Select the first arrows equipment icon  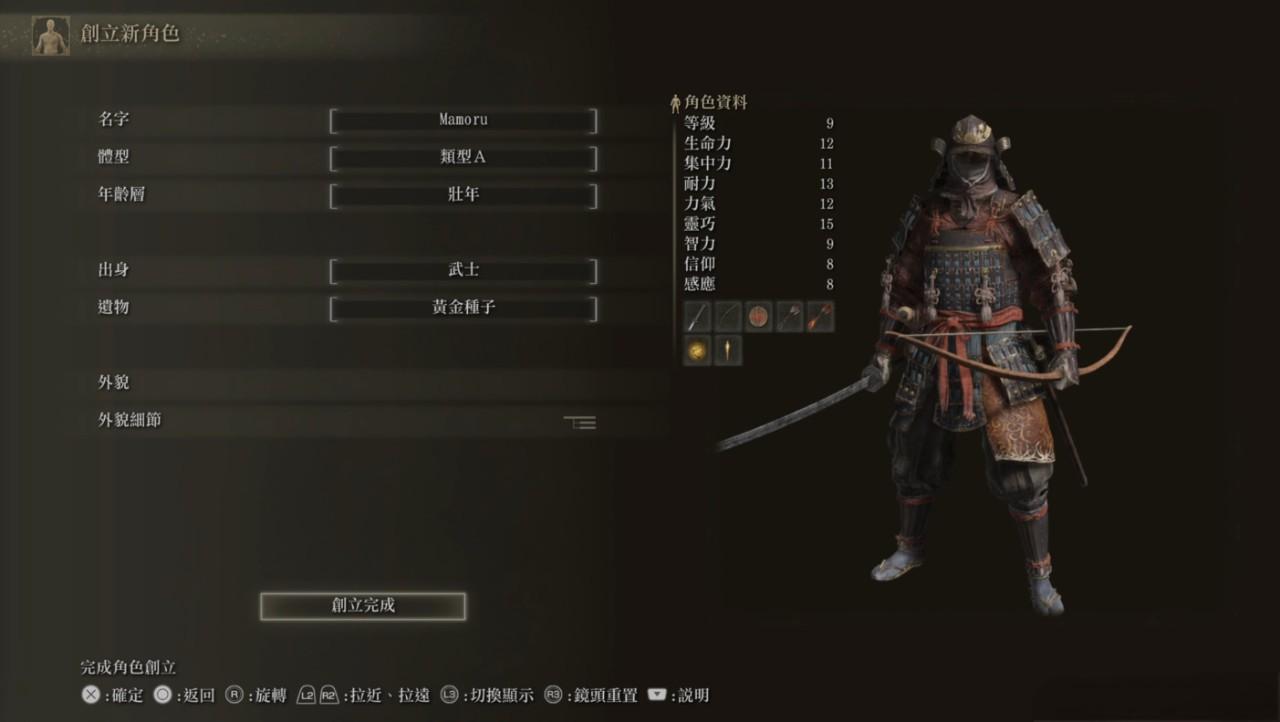tap(791, 316)
